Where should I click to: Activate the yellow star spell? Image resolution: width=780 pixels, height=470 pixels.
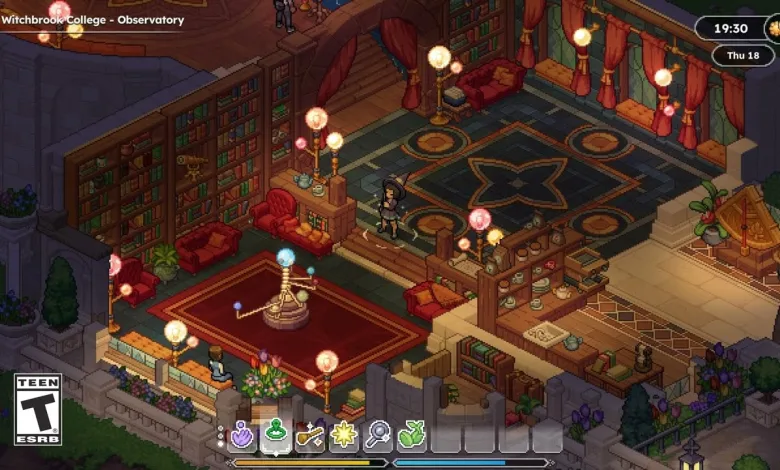(x=345, y=436)
